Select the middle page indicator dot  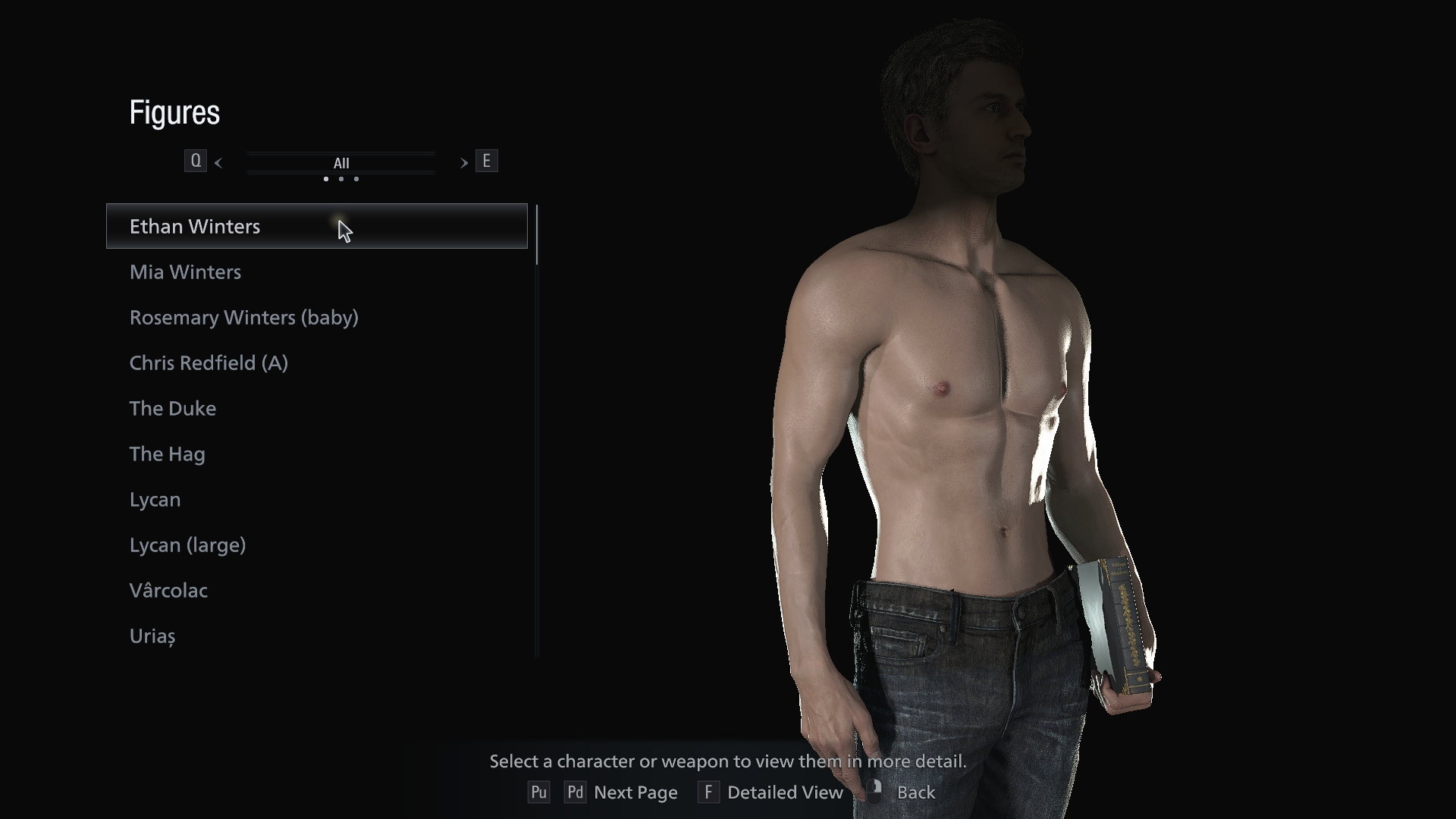pos(340,179)
